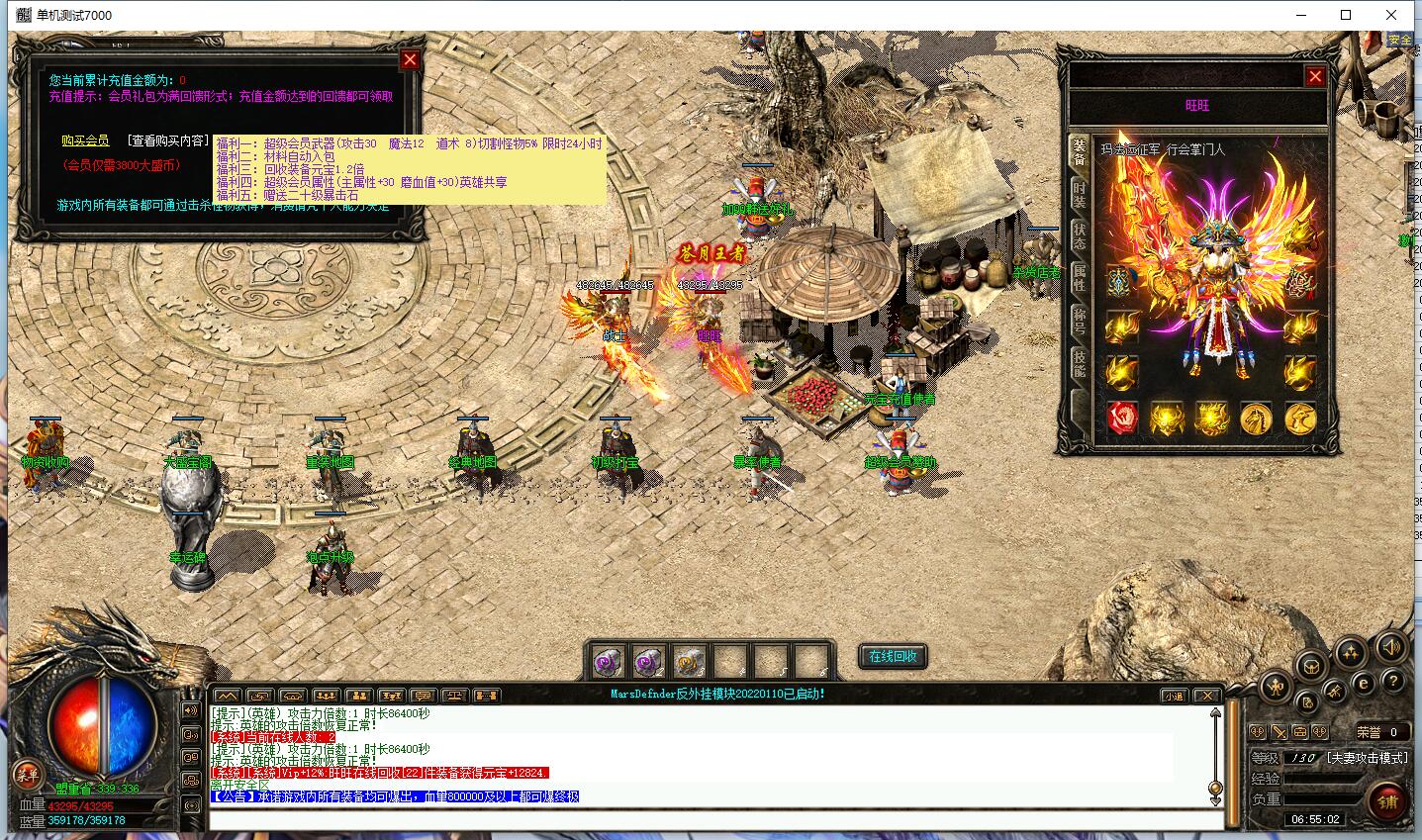Click the 小退 logout button

[1174, 696]
